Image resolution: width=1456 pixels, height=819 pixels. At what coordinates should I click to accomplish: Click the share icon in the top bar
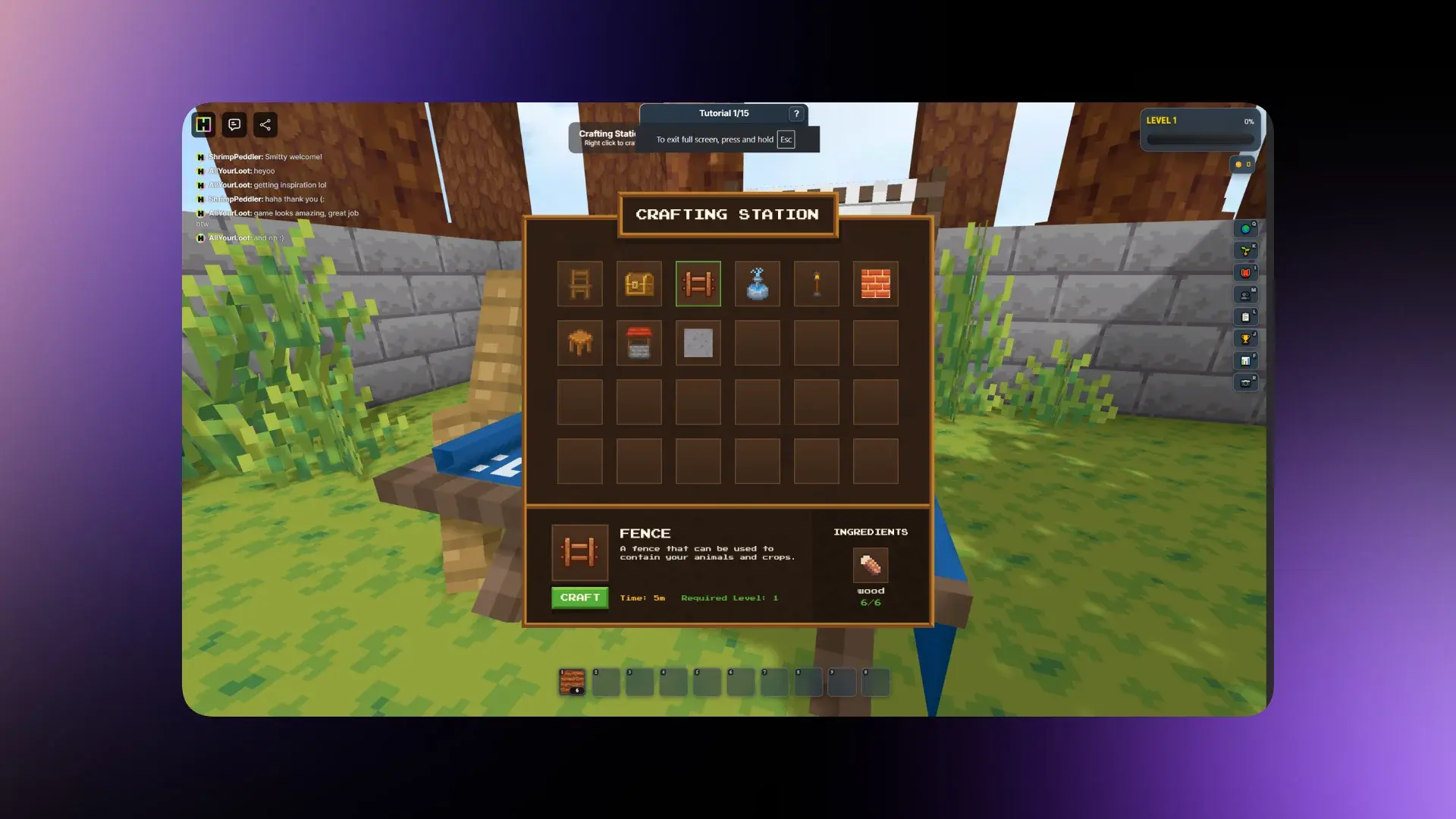point(265,124)
